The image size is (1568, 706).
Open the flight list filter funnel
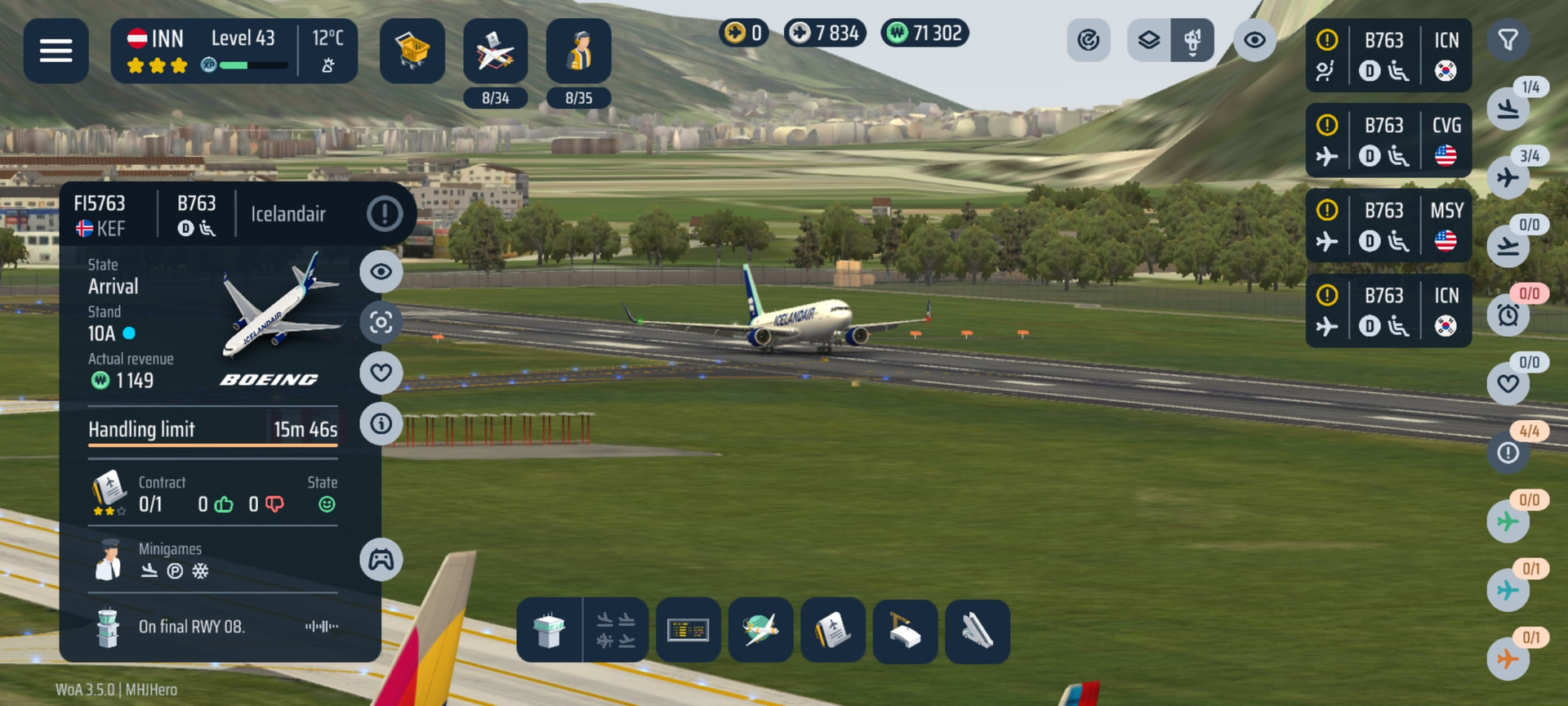coord(1508,40)
